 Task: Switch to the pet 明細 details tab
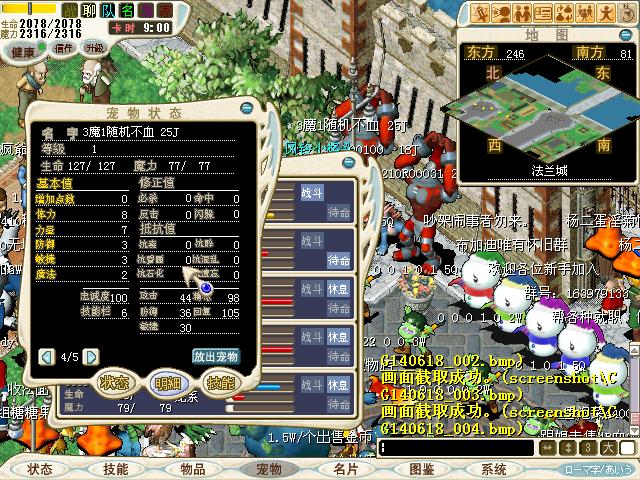168,383
